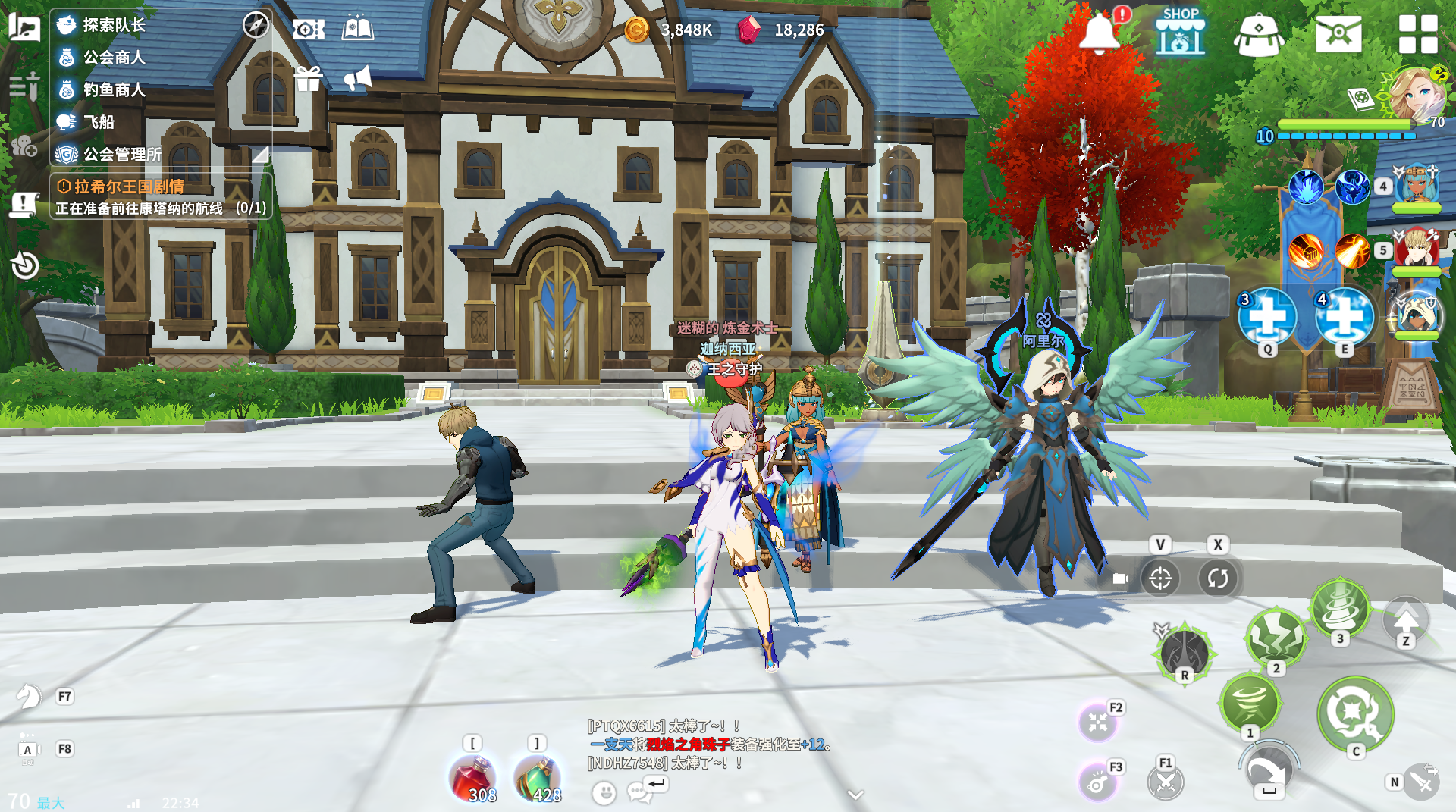The height and width of the screenshot is (812, 1456).
Task: Use the green potion with 428 count
Action: tap(538, 779)
